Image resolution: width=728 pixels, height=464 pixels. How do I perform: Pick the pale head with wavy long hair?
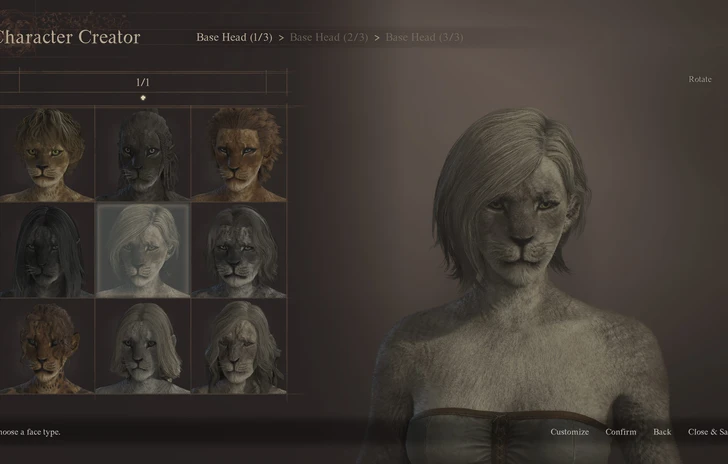tap(238, 347)
